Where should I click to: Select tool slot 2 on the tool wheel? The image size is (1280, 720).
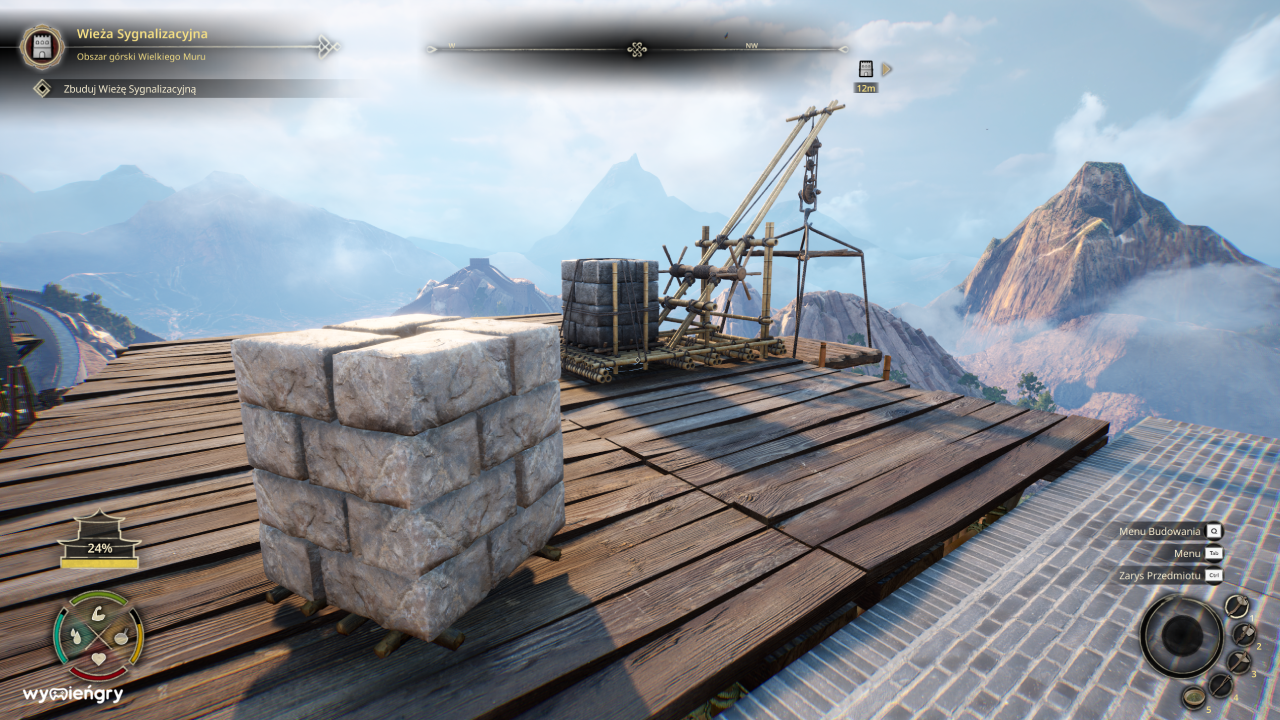tap(1243, 635)
